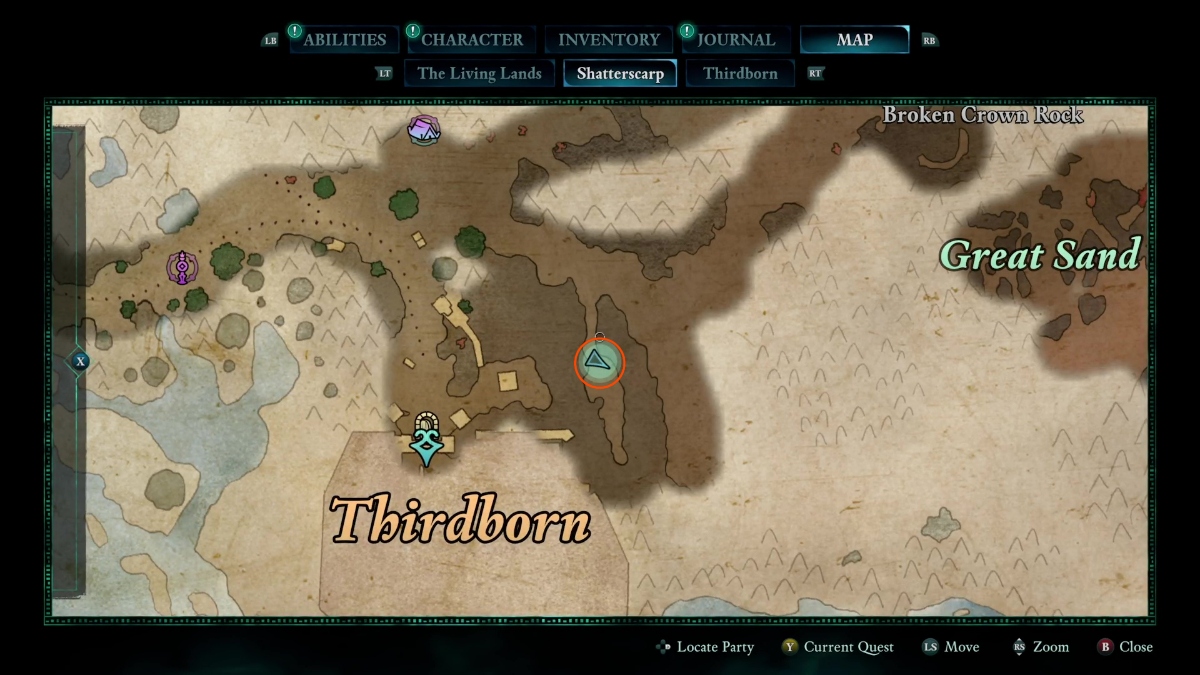Show The Living Lands map

coord(479,73)
